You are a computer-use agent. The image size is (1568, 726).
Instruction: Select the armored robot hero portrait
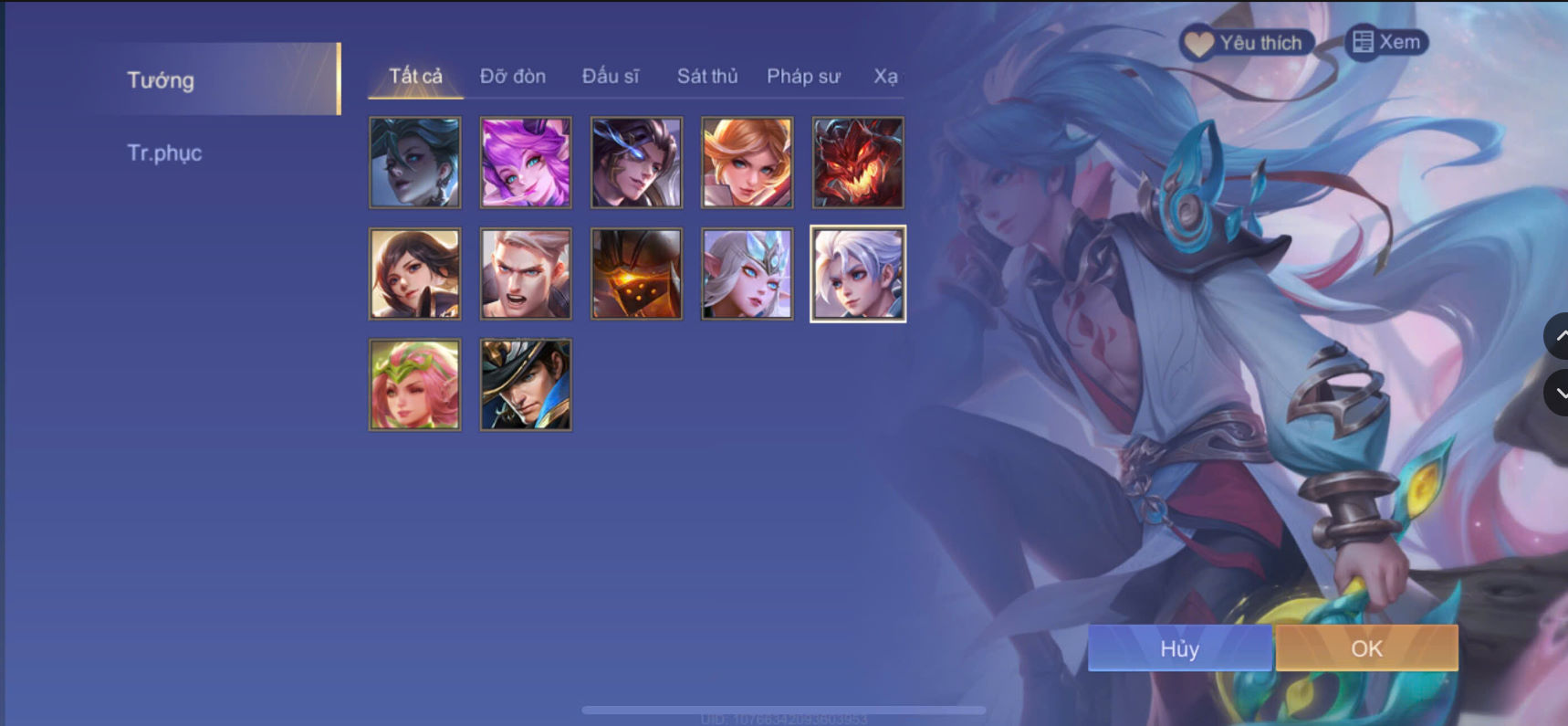click(637, 273)
